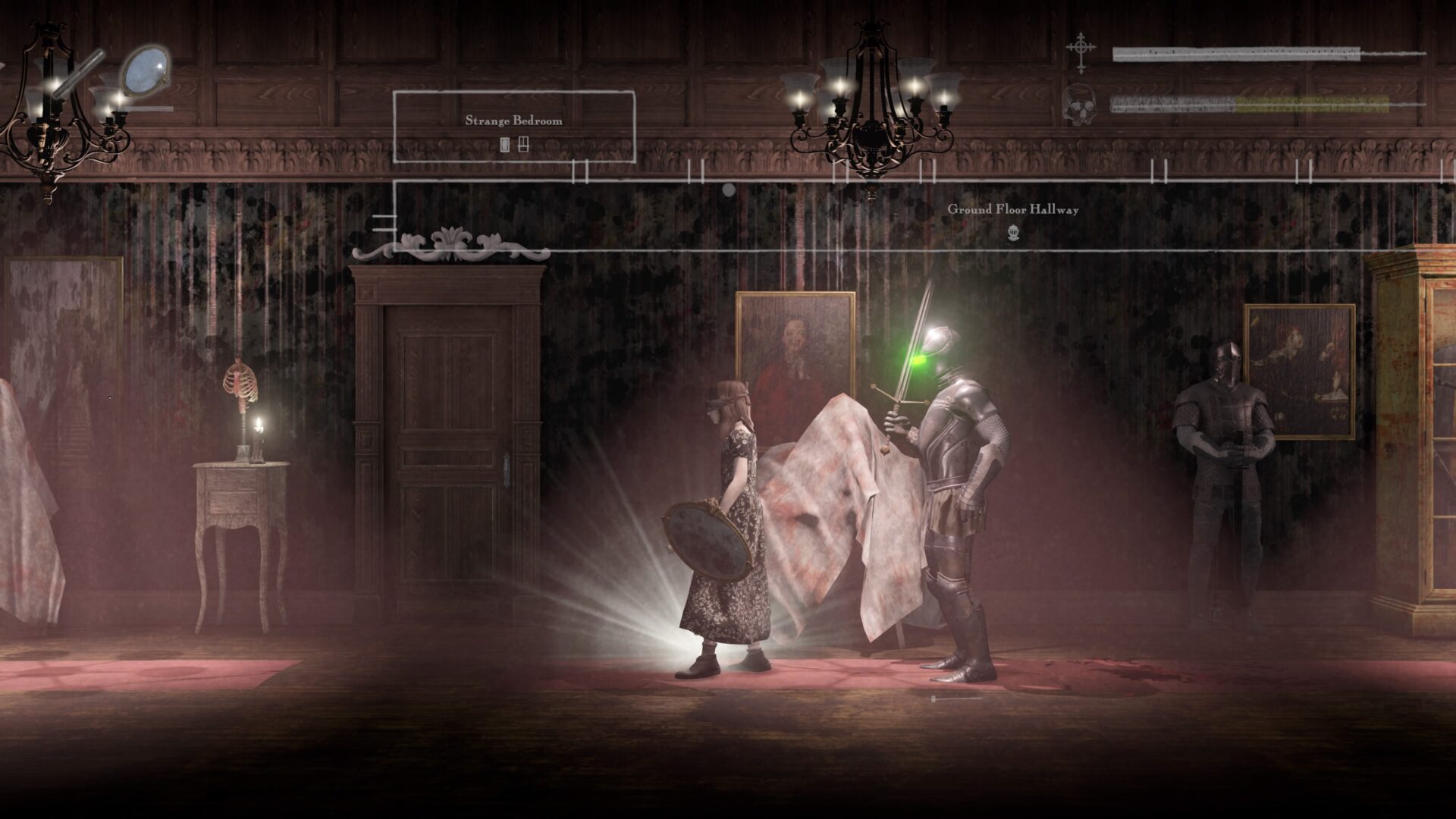Click the crucifix health icon

(x=1080, y=47)
